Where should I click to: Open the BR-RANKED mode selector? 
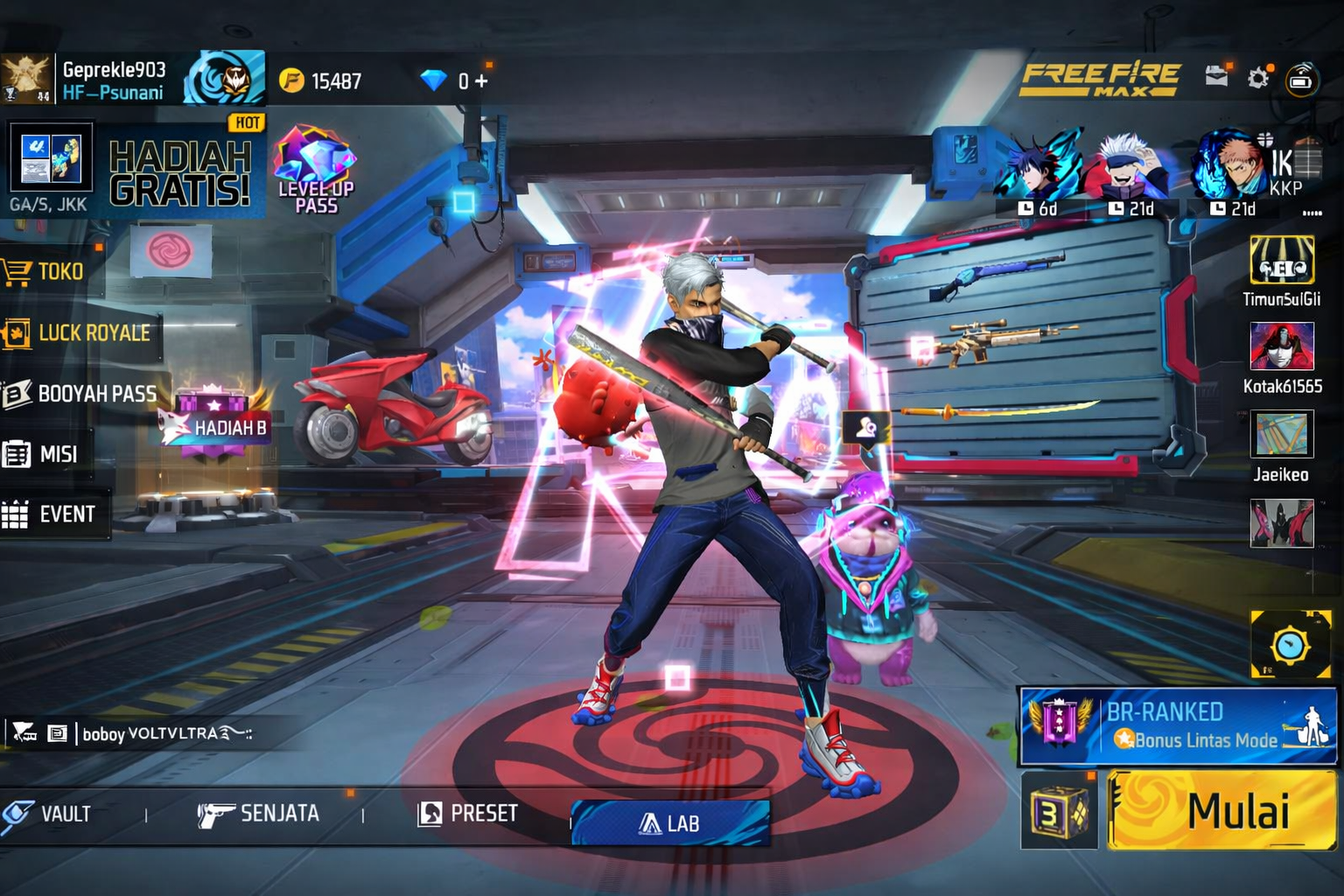click(1178, 726)
